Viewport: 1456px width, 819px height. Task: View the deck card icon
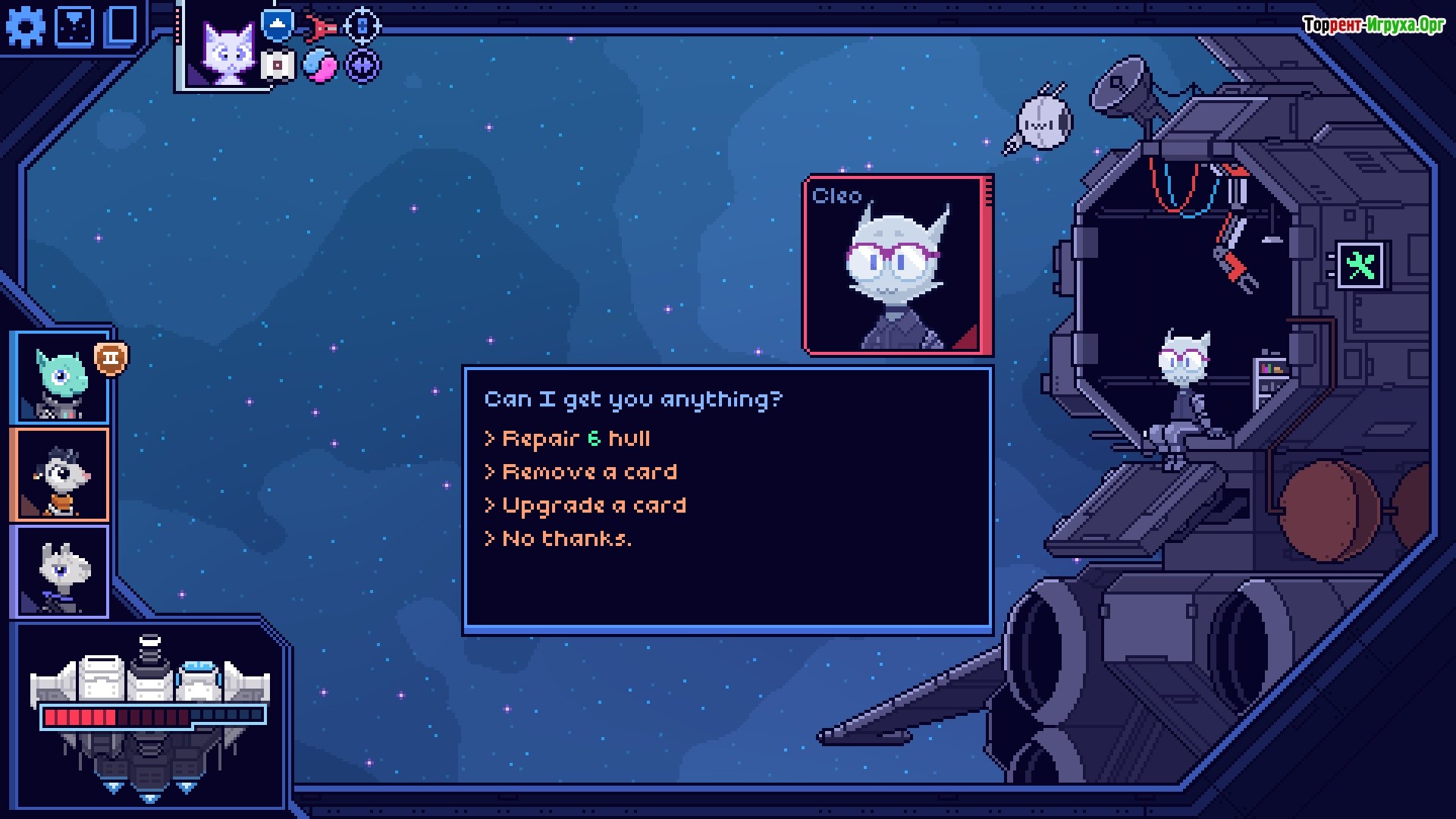[121, 26]
